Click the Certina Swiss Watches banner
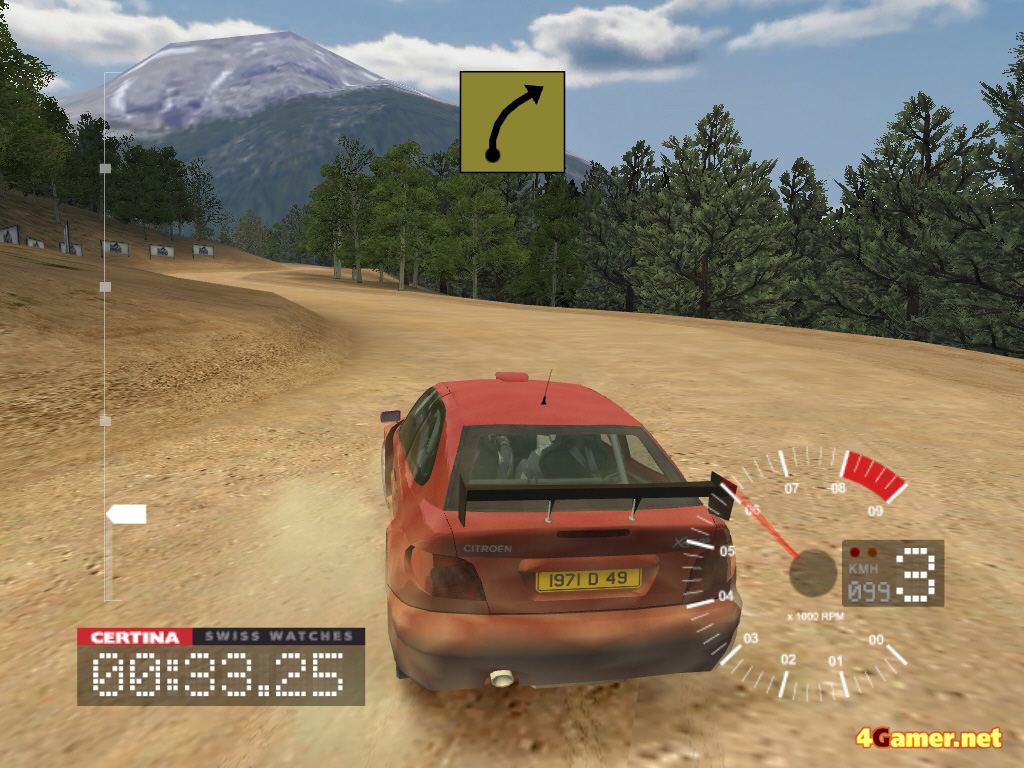Image resolution: width=1024 pixels, height=768 pixels. tap(221, 637)
